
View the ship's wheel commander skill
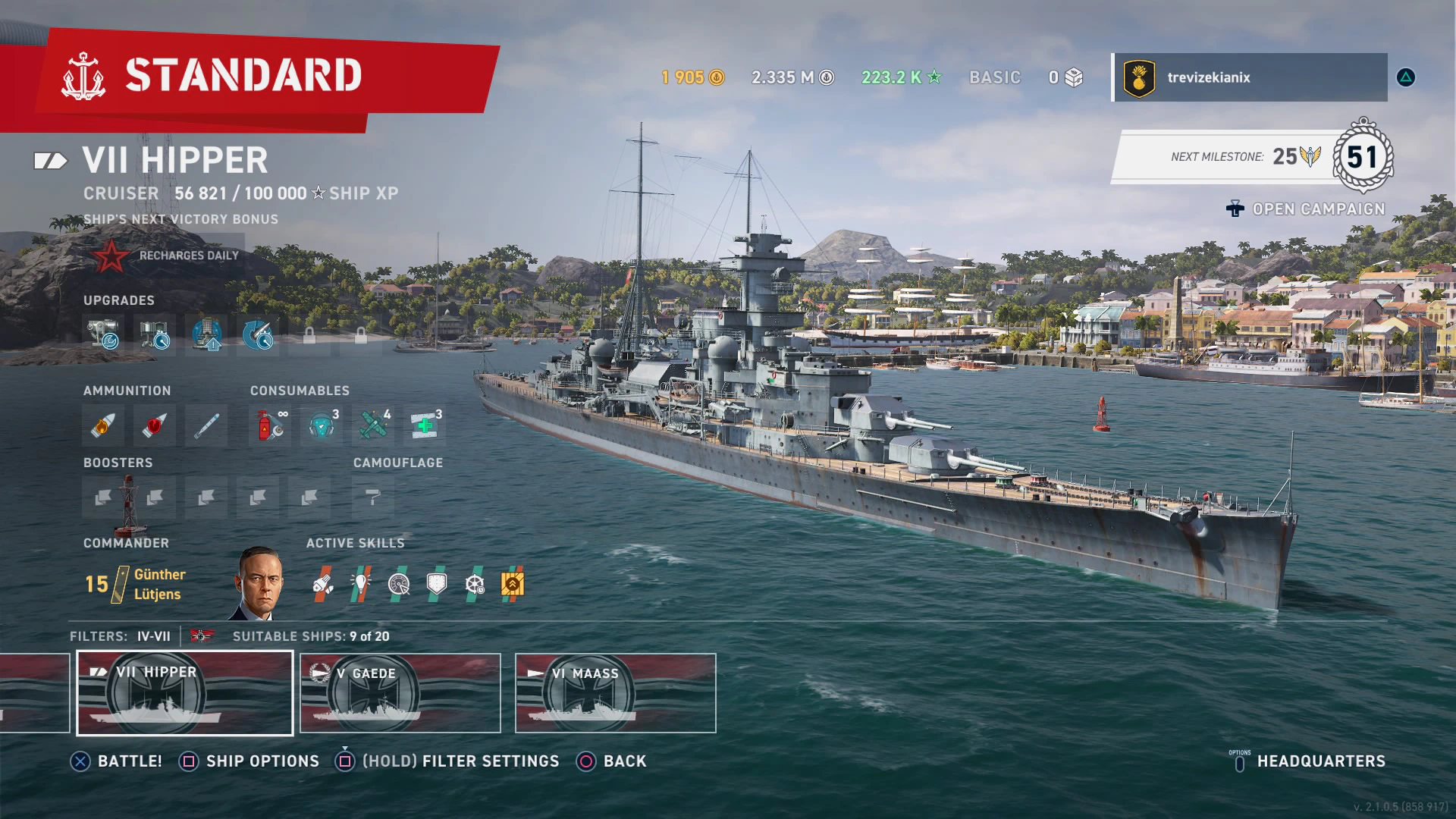coord(474,584)
